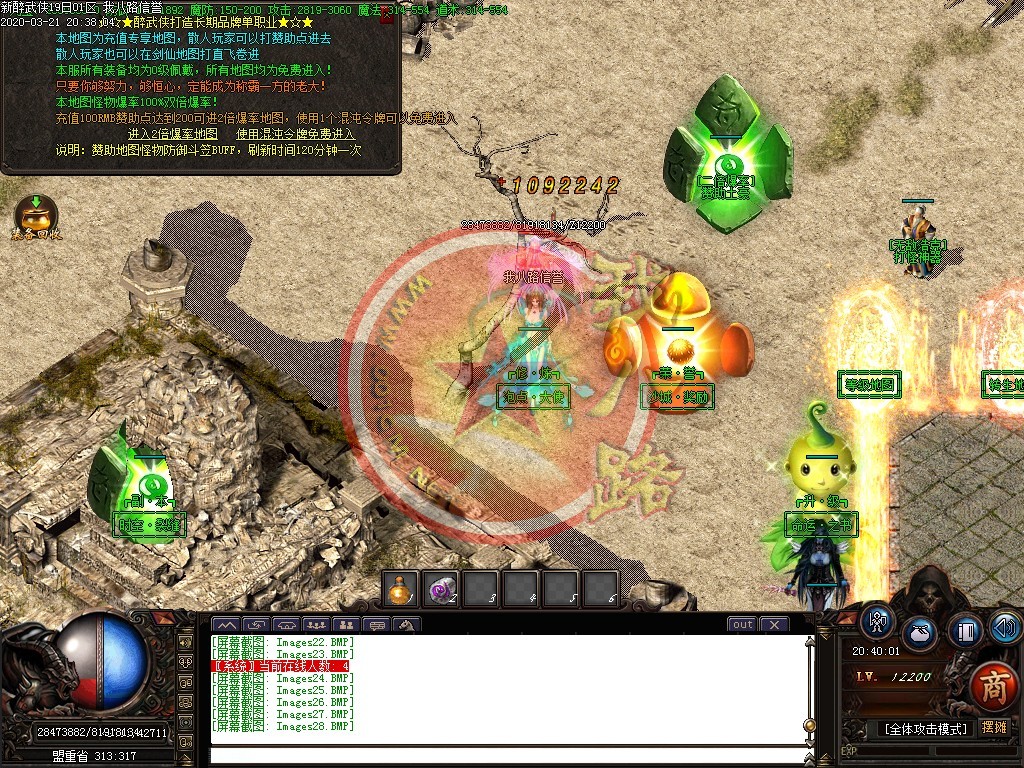This screenshot has width=1024, height=768.
Task: Click the 进入2倍爆率地图 link in the dialog
Action: pyautogui.click(x=172, y=134)
